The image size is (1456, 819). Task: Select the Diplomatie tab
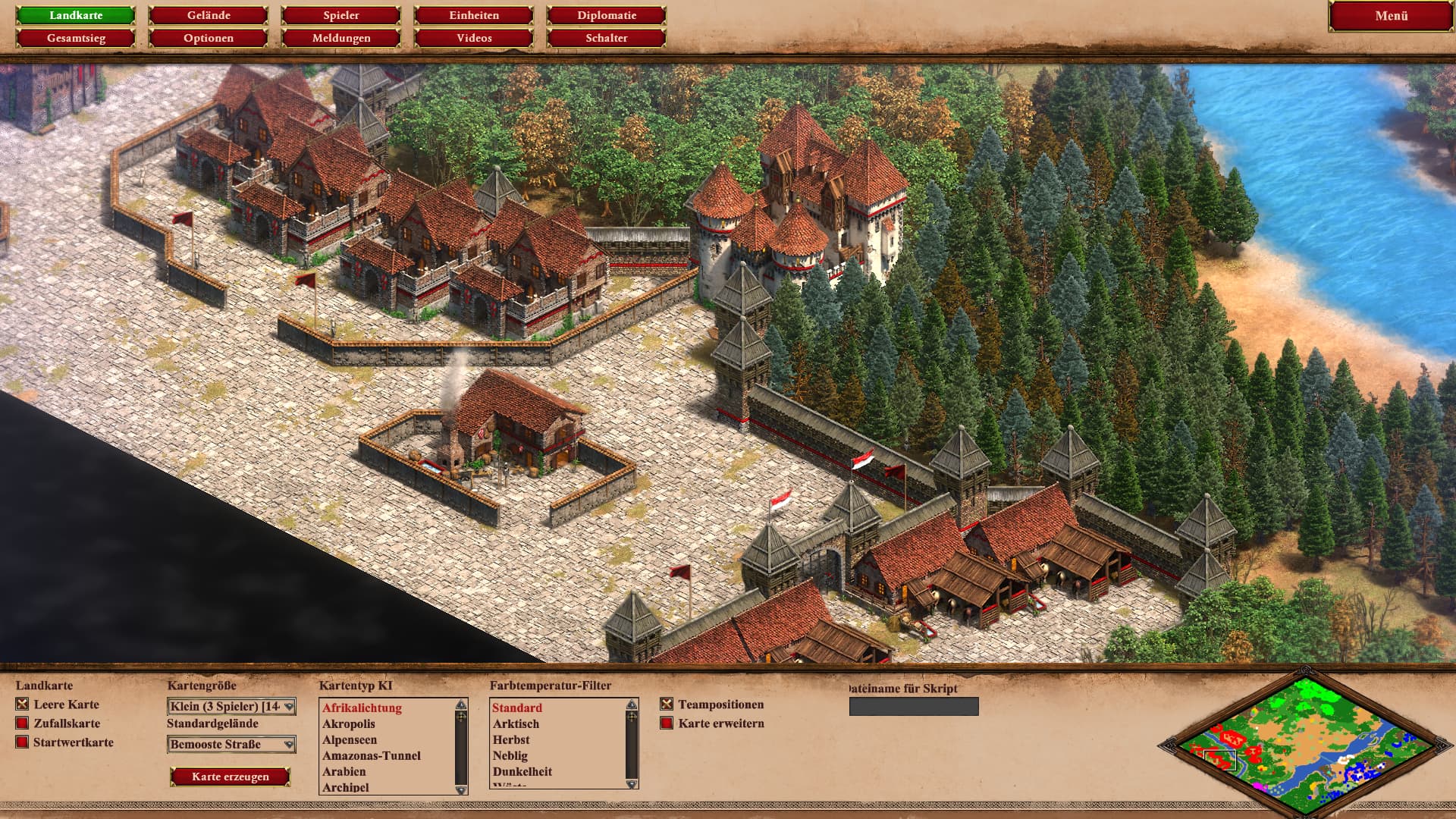(x=607, y=15)
